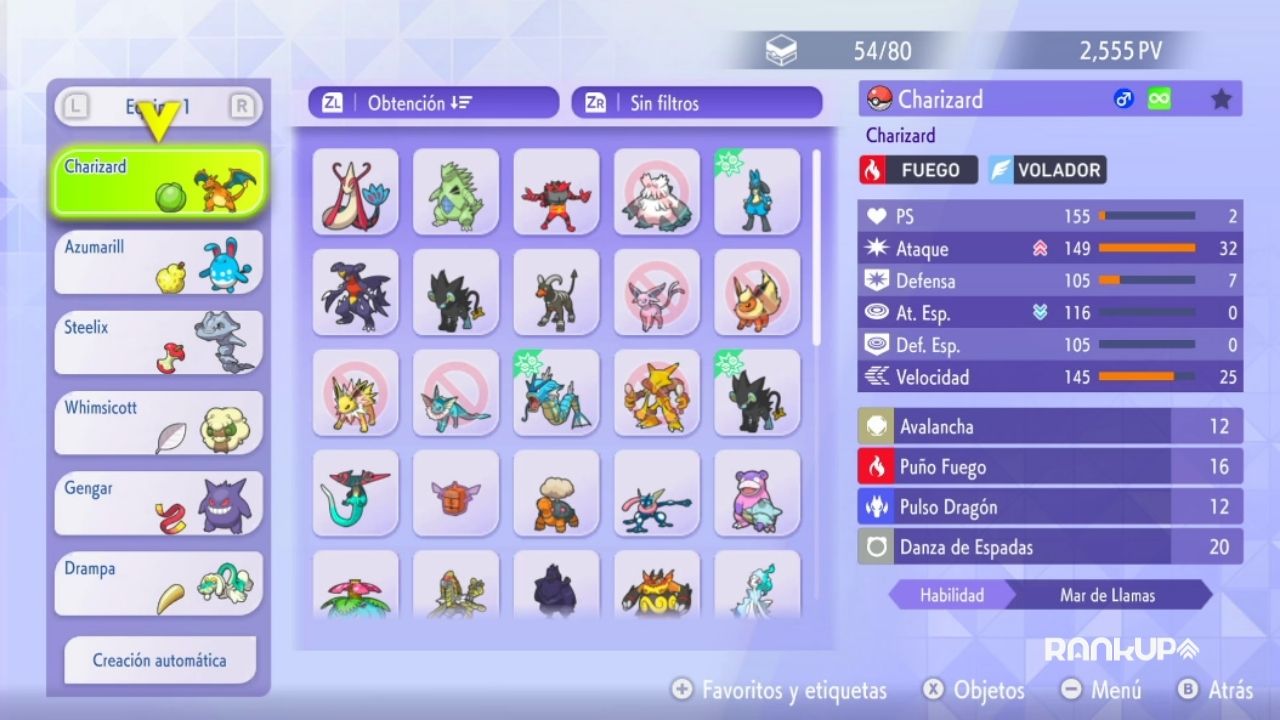Pick the Whimsicott team slot
The width and height of the screenshot is (1280, 720).
coord(159,423)
